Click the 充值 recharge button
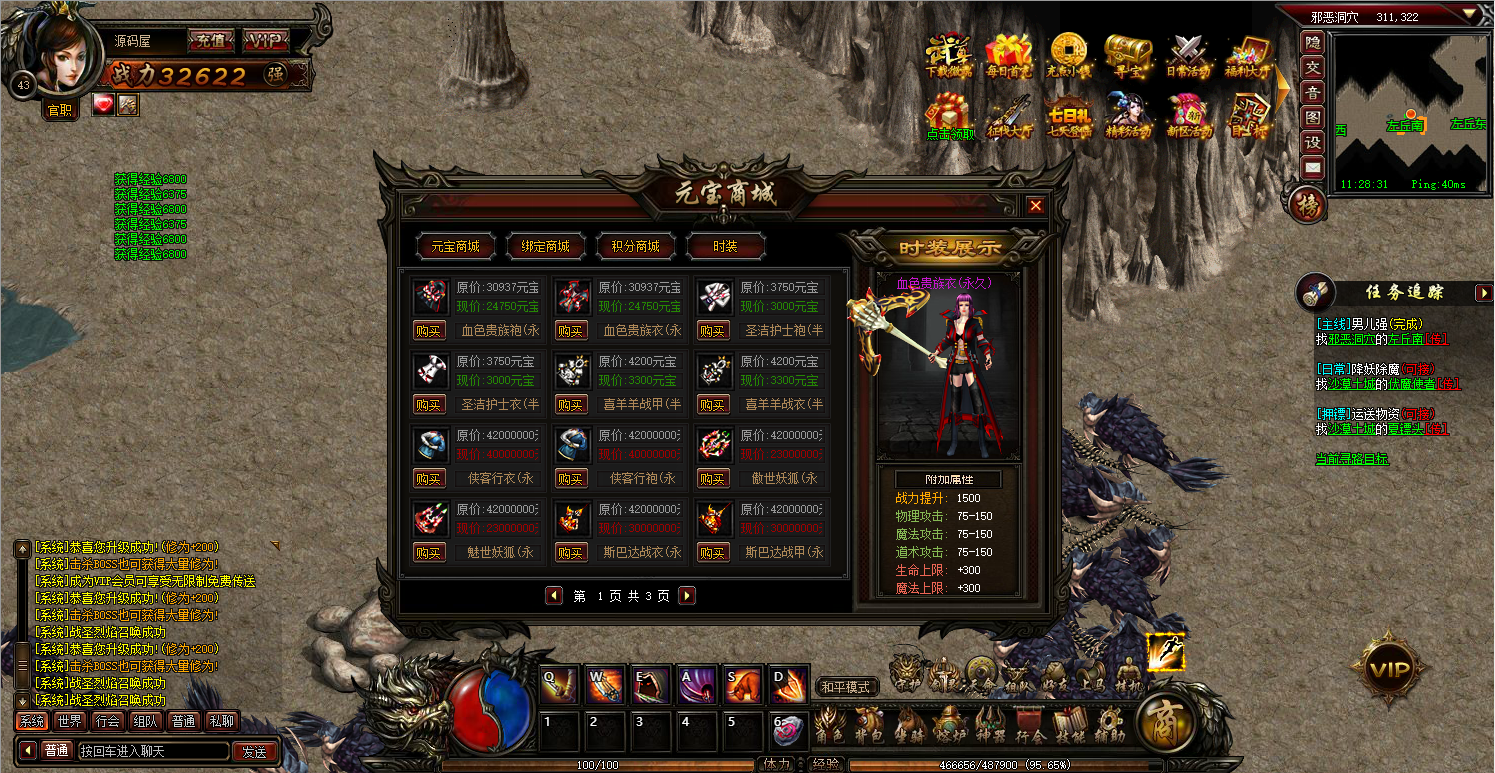 click(x=210, y=41)
